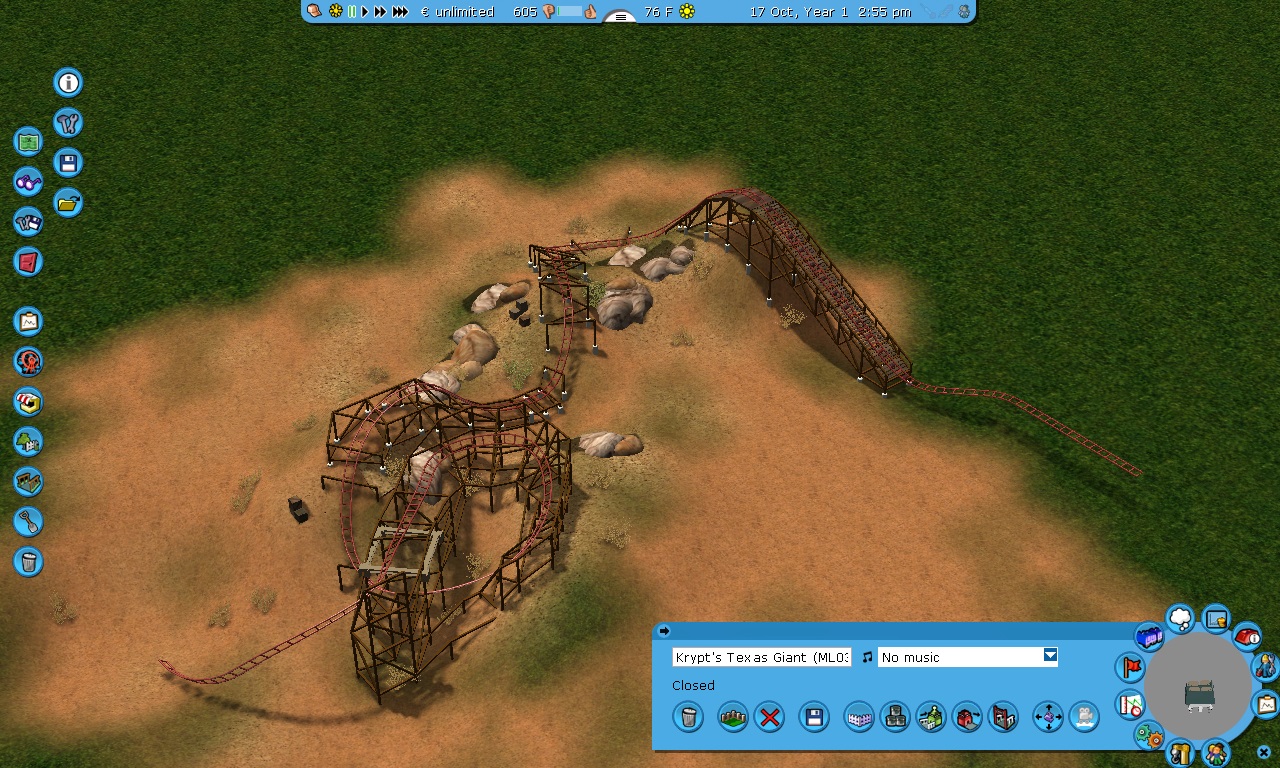1280x768 pixels.
Task: Open the park information 'i' button
Action: [68, 82]
